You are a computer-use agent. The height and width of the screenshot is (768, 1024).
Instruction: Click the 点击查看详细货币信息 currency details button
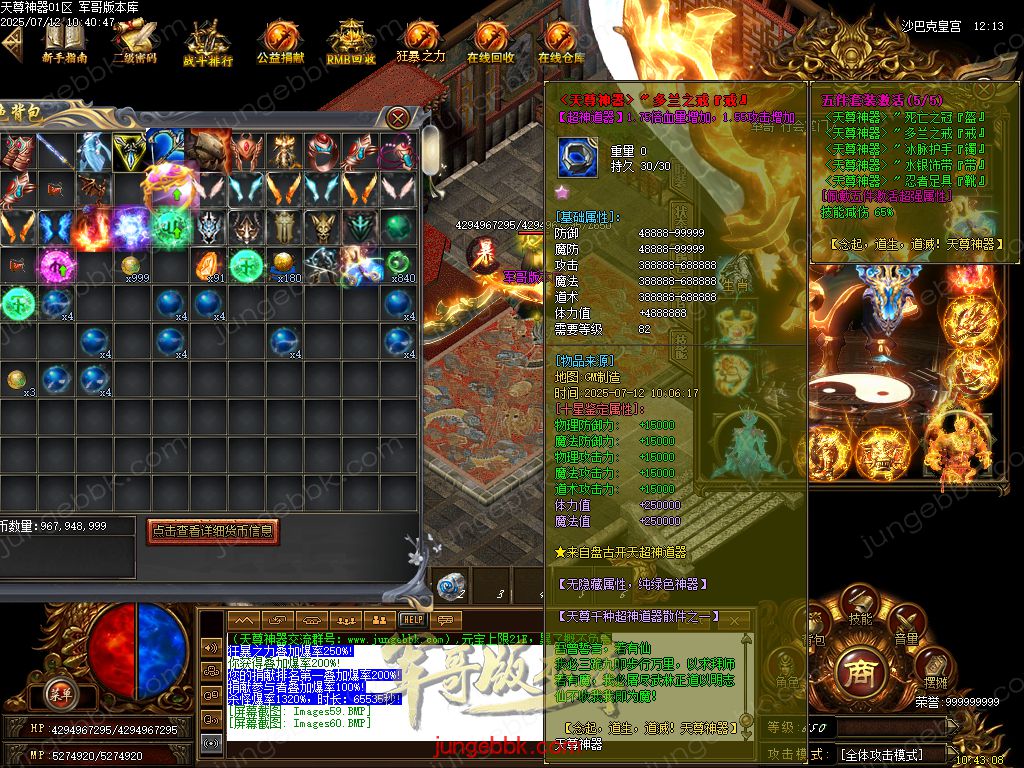click(212, 531)
